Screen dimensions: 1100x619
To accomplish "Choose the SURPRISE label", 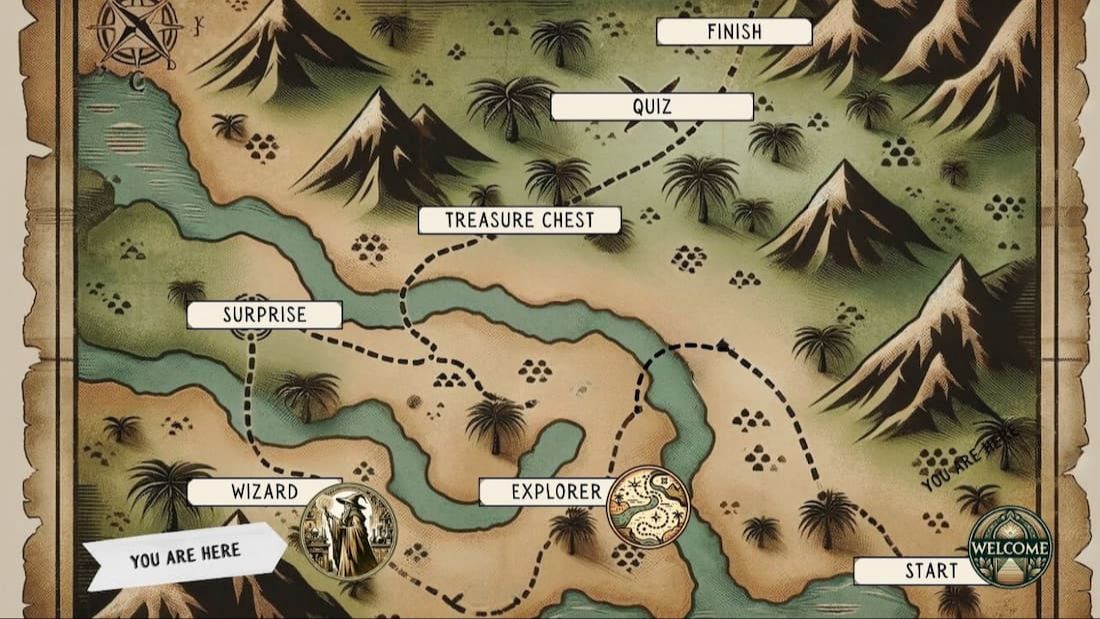I will point(264,315).
